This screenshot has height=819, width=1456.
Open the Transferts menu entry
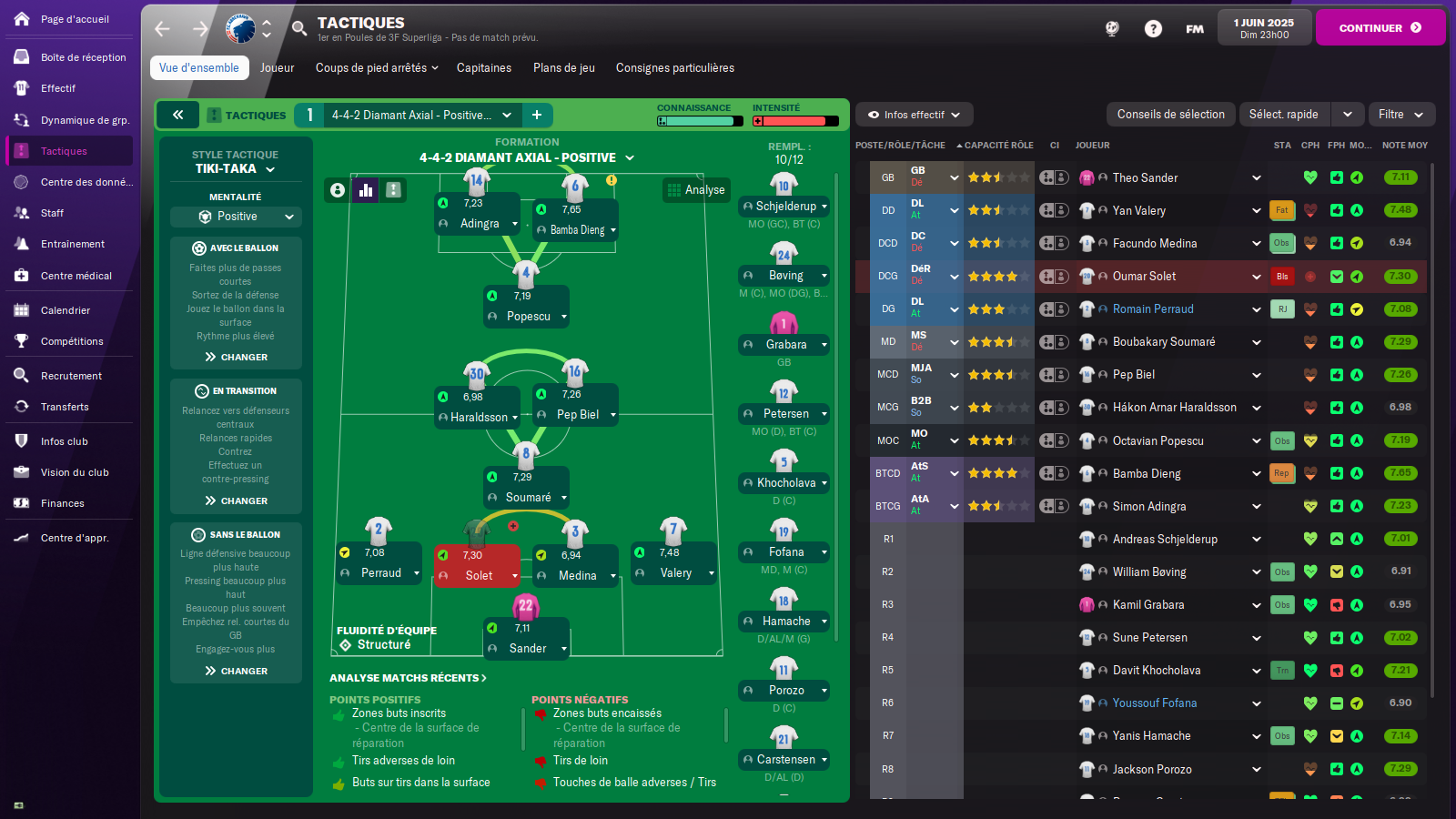click(x=65, y=407)
